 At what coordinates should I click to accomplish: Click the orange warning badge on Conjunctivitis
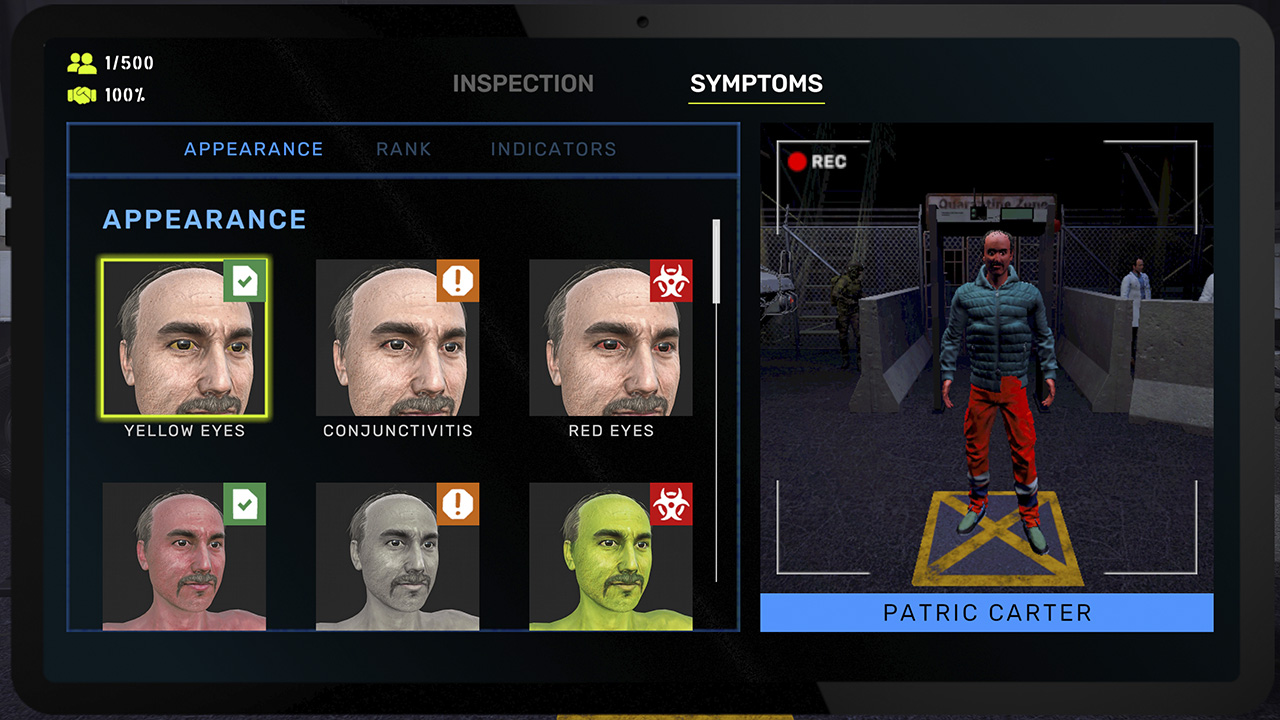click(458, 282)
